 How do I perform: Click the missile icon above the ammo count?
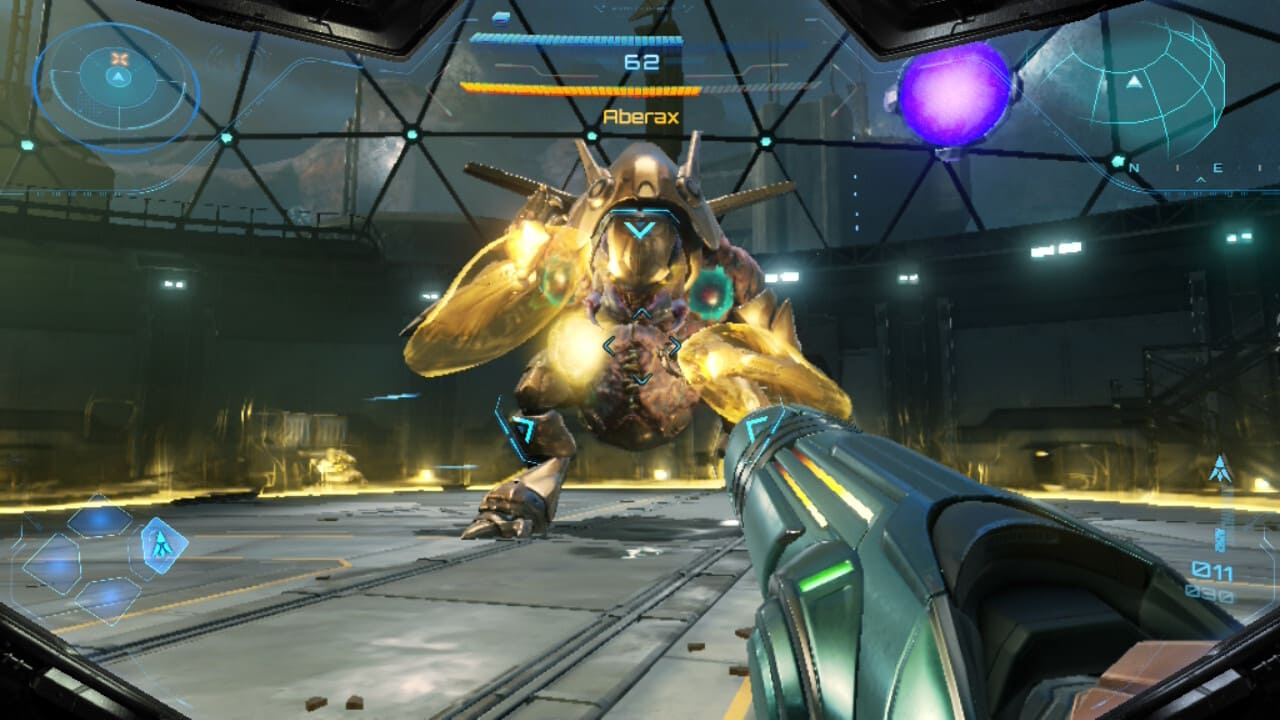click(x=1220, y=468)
